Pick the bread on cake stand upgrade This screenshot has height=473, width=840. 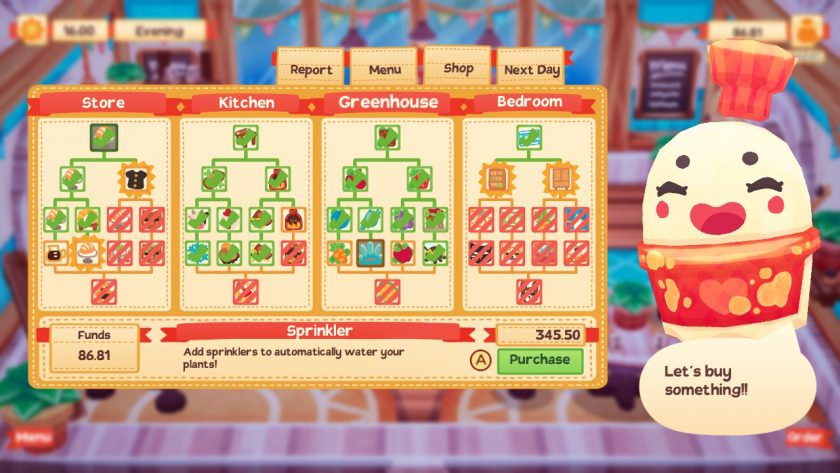tap(88, 253)
